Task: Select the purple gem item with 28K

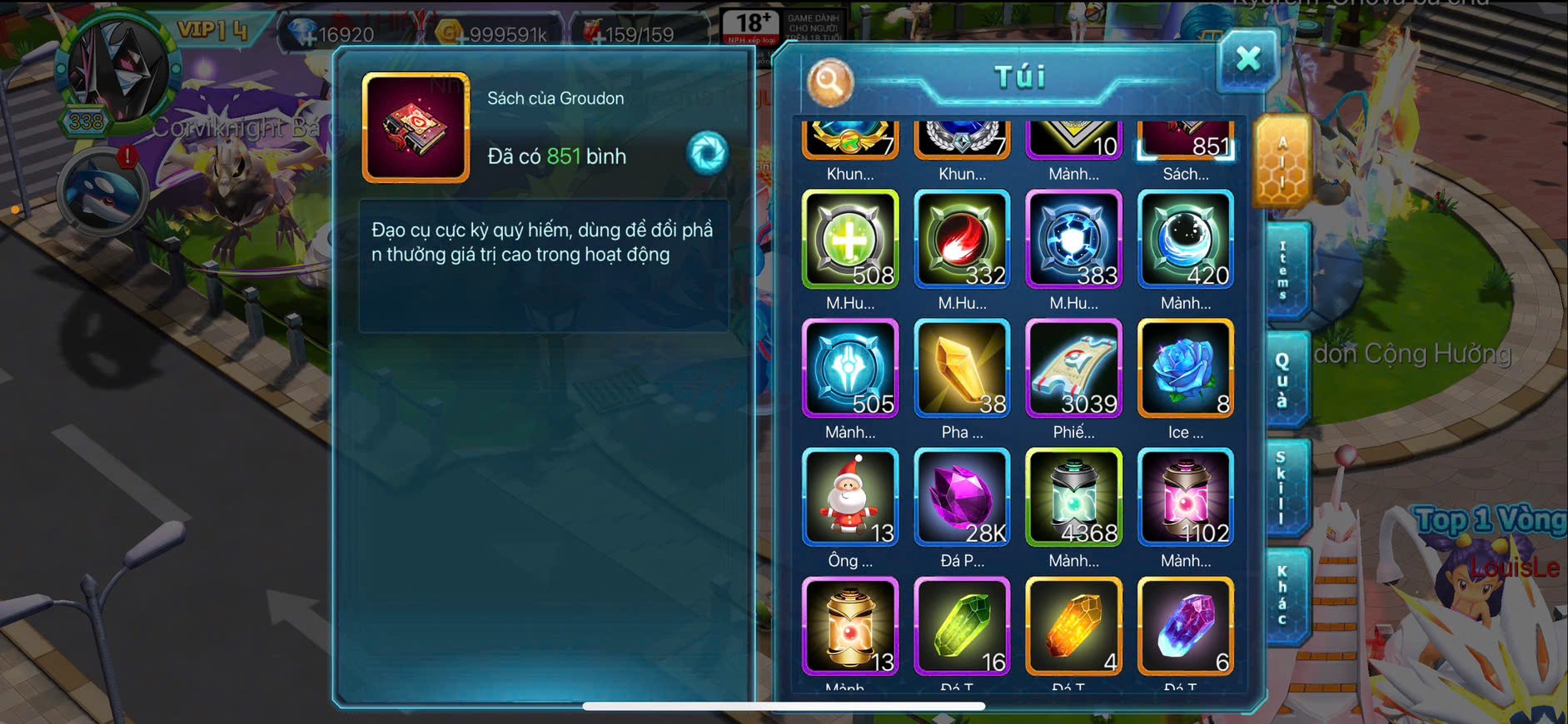Action: [x=962, y=498]
